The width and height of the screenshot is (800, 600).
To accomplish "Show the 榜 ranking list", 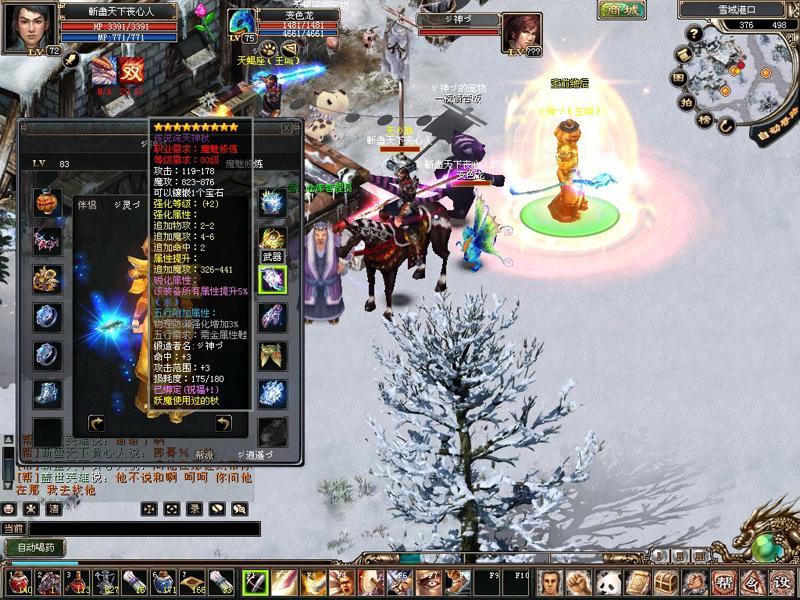I will pos(706,120).
